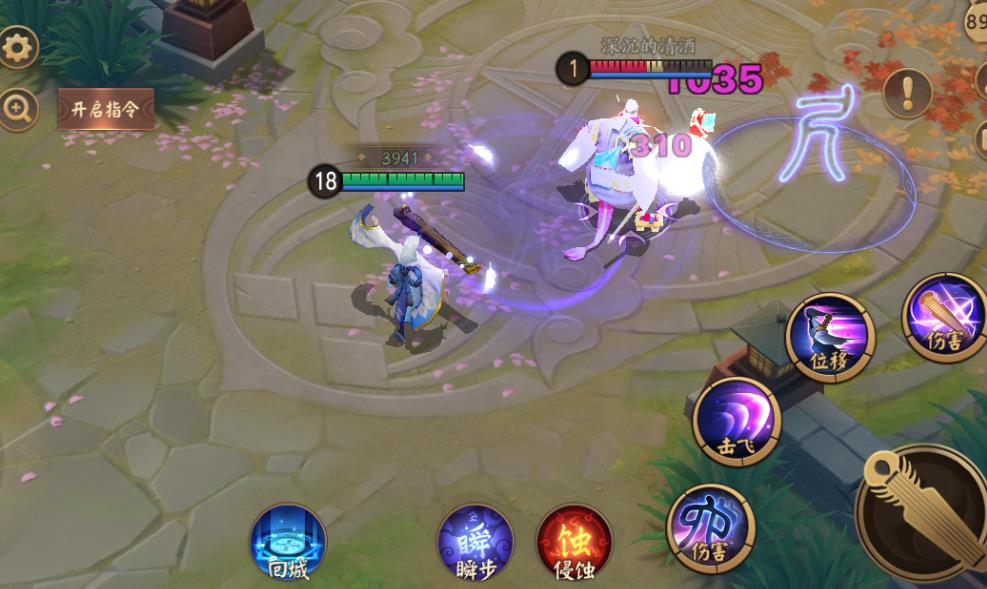
Task: Tap the exclamation mark alert icon
Action: click(907, 93)
